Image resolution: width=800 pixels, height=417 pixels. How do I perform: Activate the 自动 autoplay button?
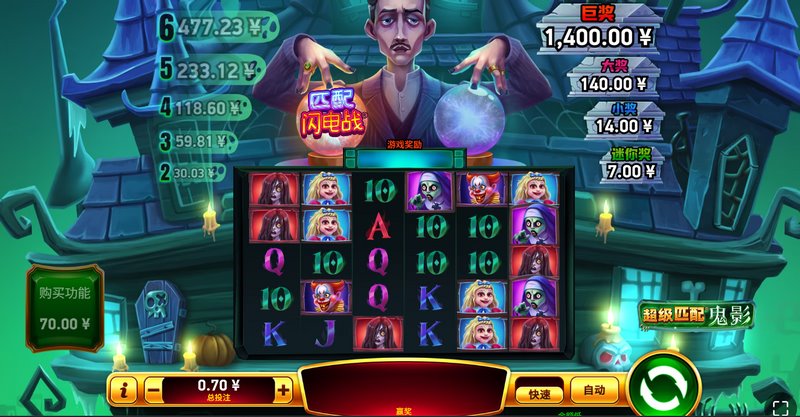(x=594, y=390)
